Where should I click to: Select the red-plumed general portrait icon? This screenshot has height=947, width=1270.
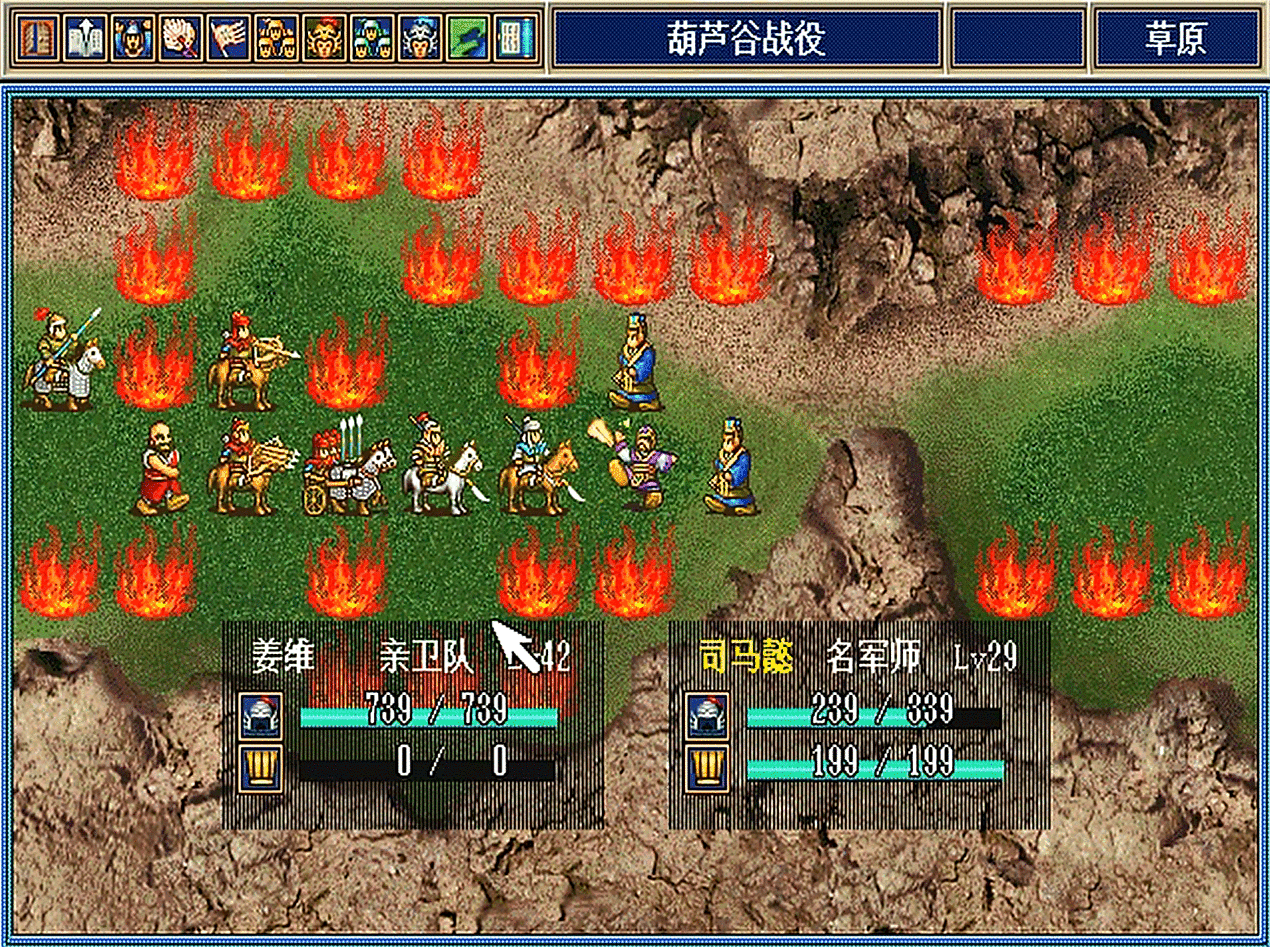pyautogui.click(x=324, y=38)
